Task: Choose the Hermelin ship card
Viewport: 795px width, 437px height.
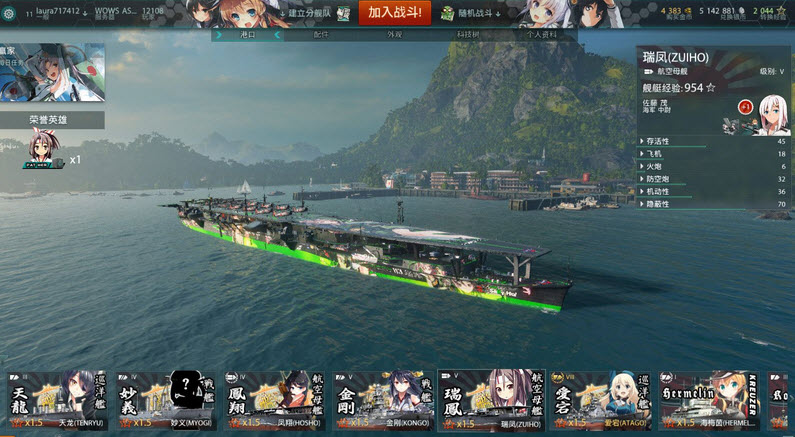Action: pos(708,401)
